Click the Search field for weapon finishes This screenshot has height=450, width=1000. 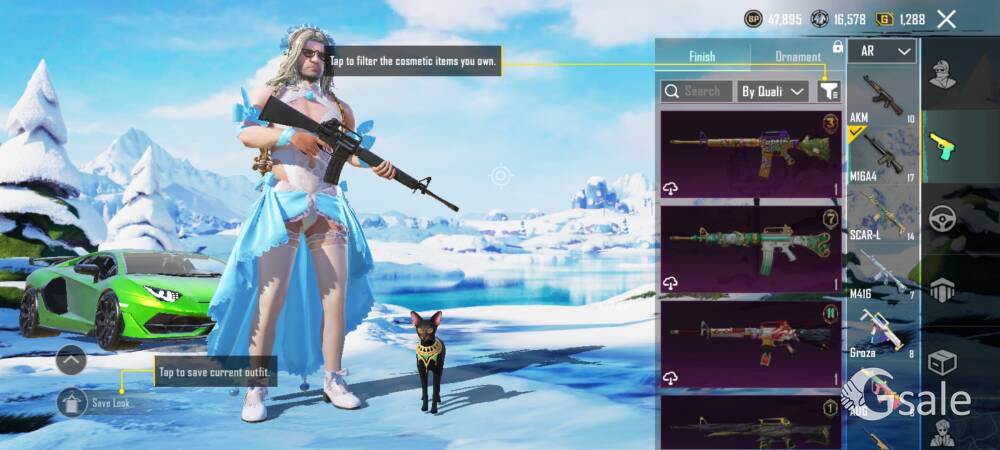click(x=697, y=91)
